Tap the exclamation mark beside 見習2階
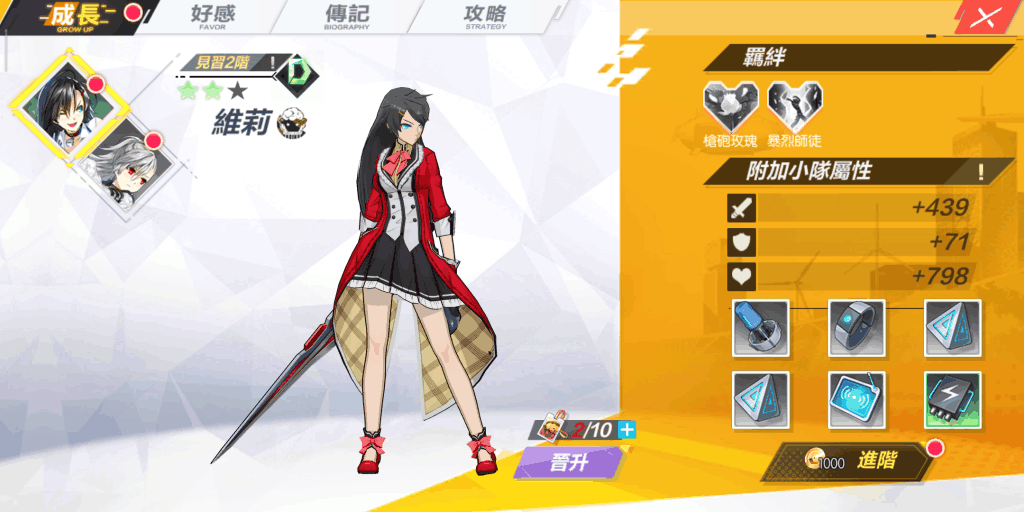This screenshot has height=512, width=1024. [x=273, y=63]
